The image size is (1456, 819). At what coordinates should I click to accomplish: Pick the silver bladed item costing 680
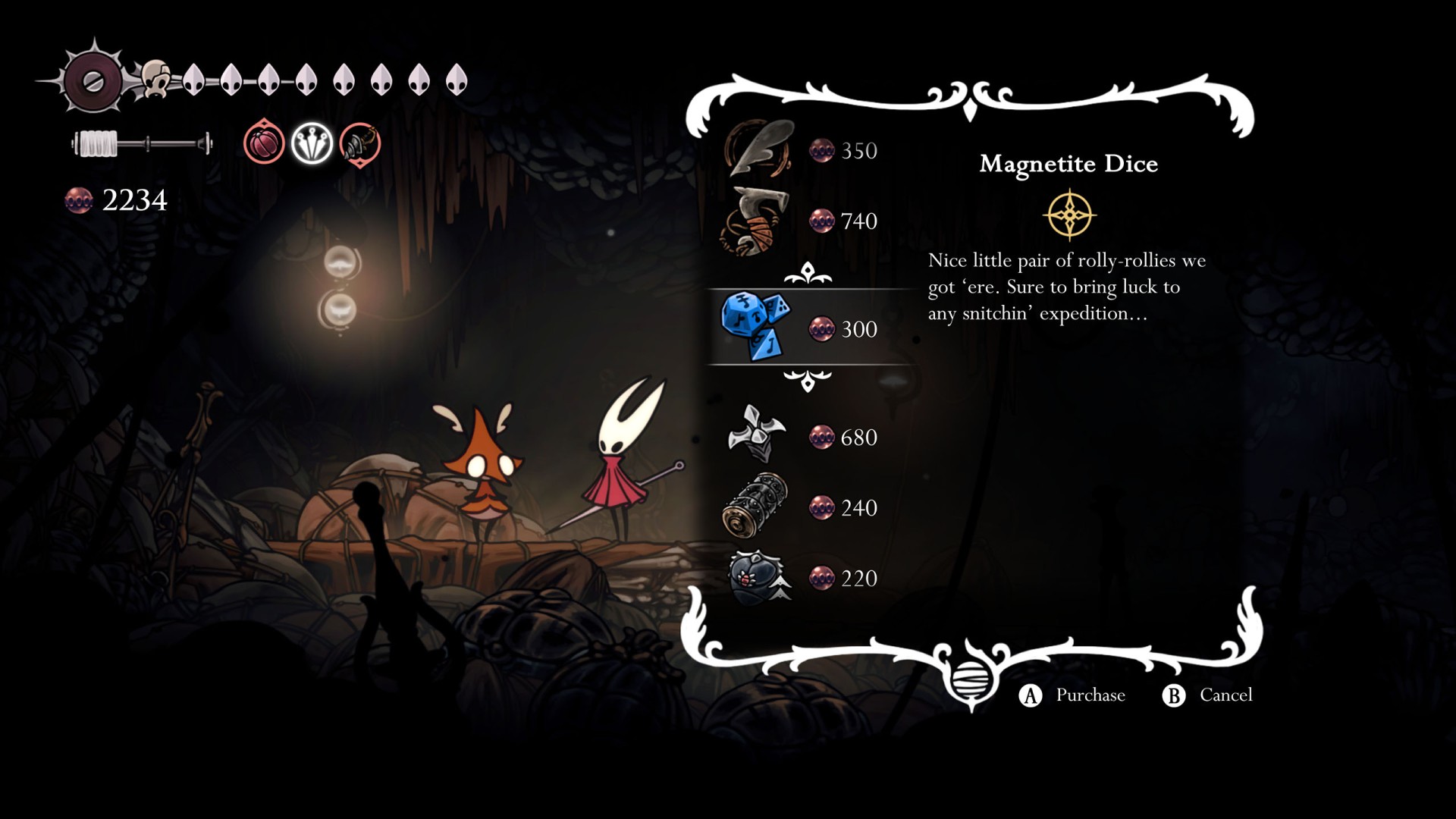pyautogui.click(x=755, y=435)
